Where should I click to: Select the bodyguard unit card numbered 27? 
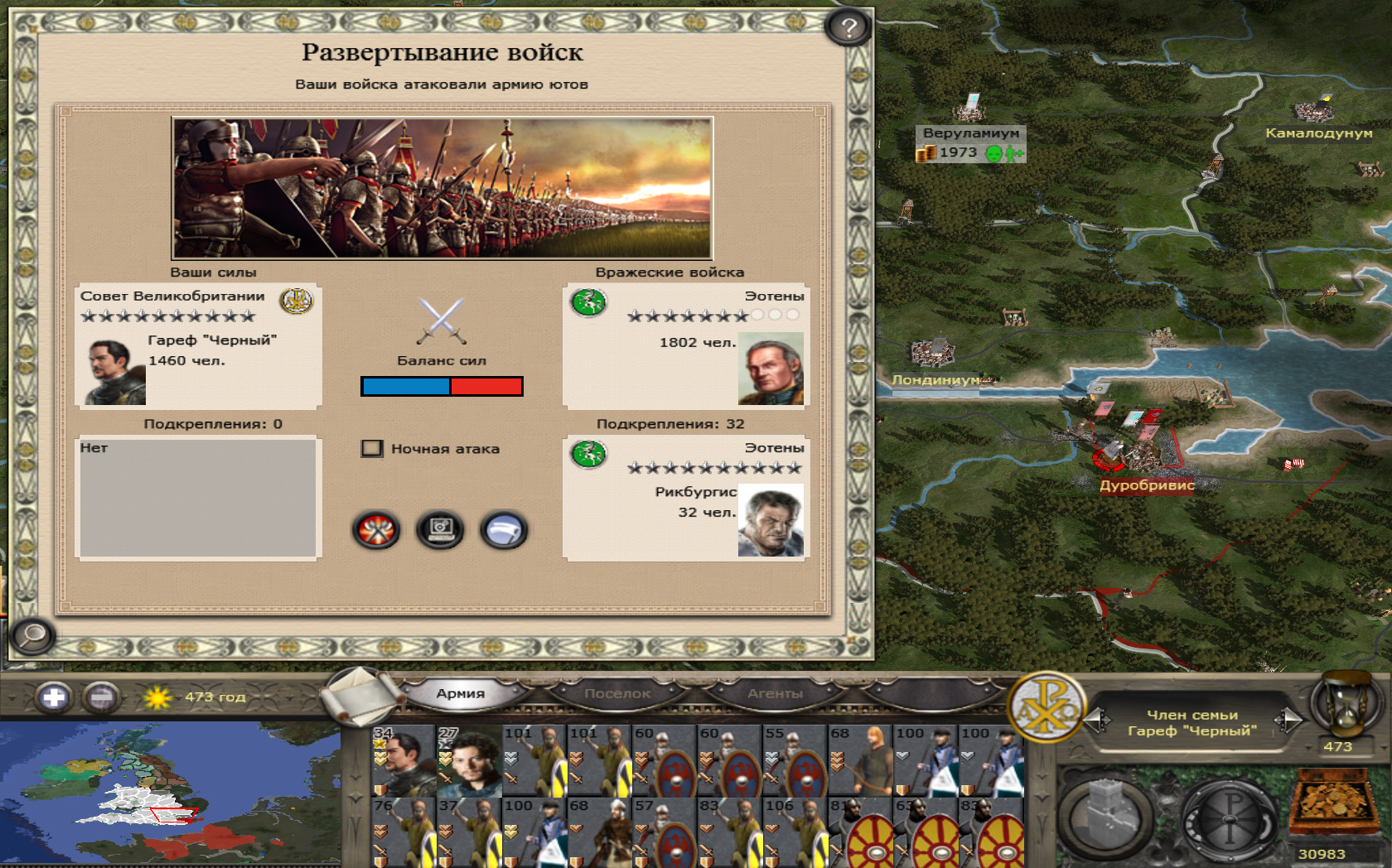469,760
